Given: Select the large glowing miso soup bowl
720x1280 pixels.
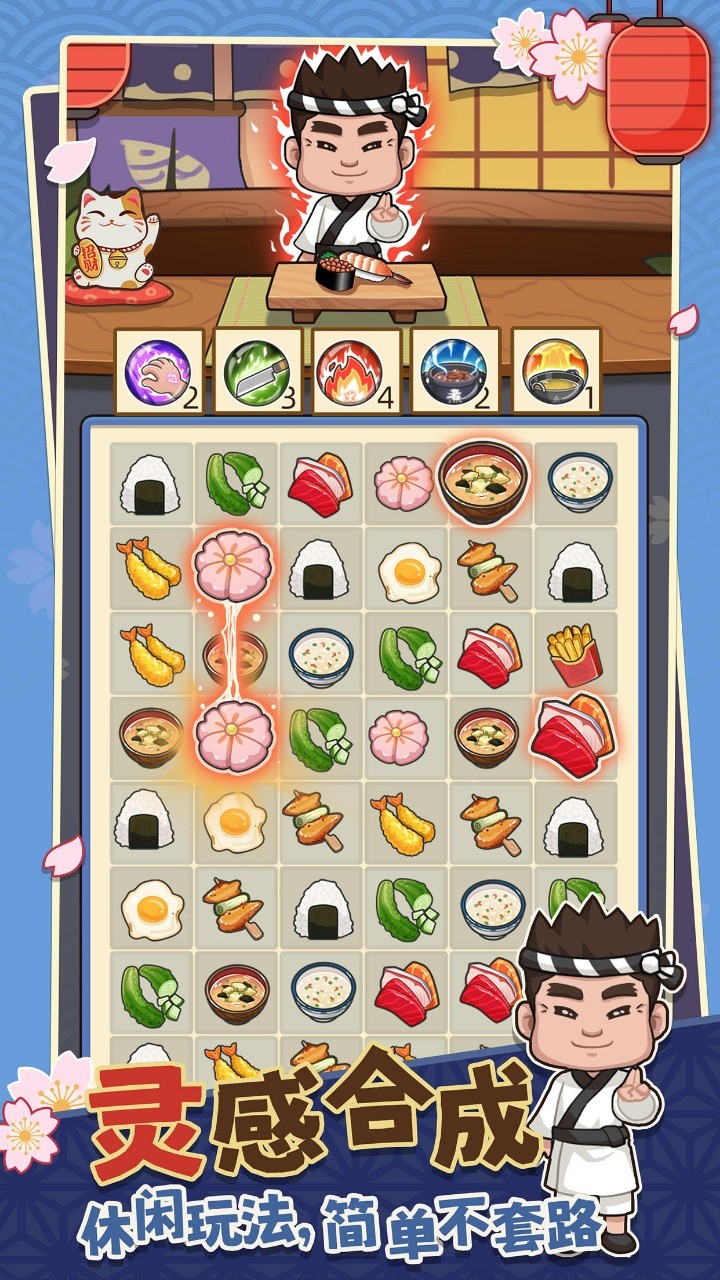Looking at the screenshot, I should click(483, 482).
